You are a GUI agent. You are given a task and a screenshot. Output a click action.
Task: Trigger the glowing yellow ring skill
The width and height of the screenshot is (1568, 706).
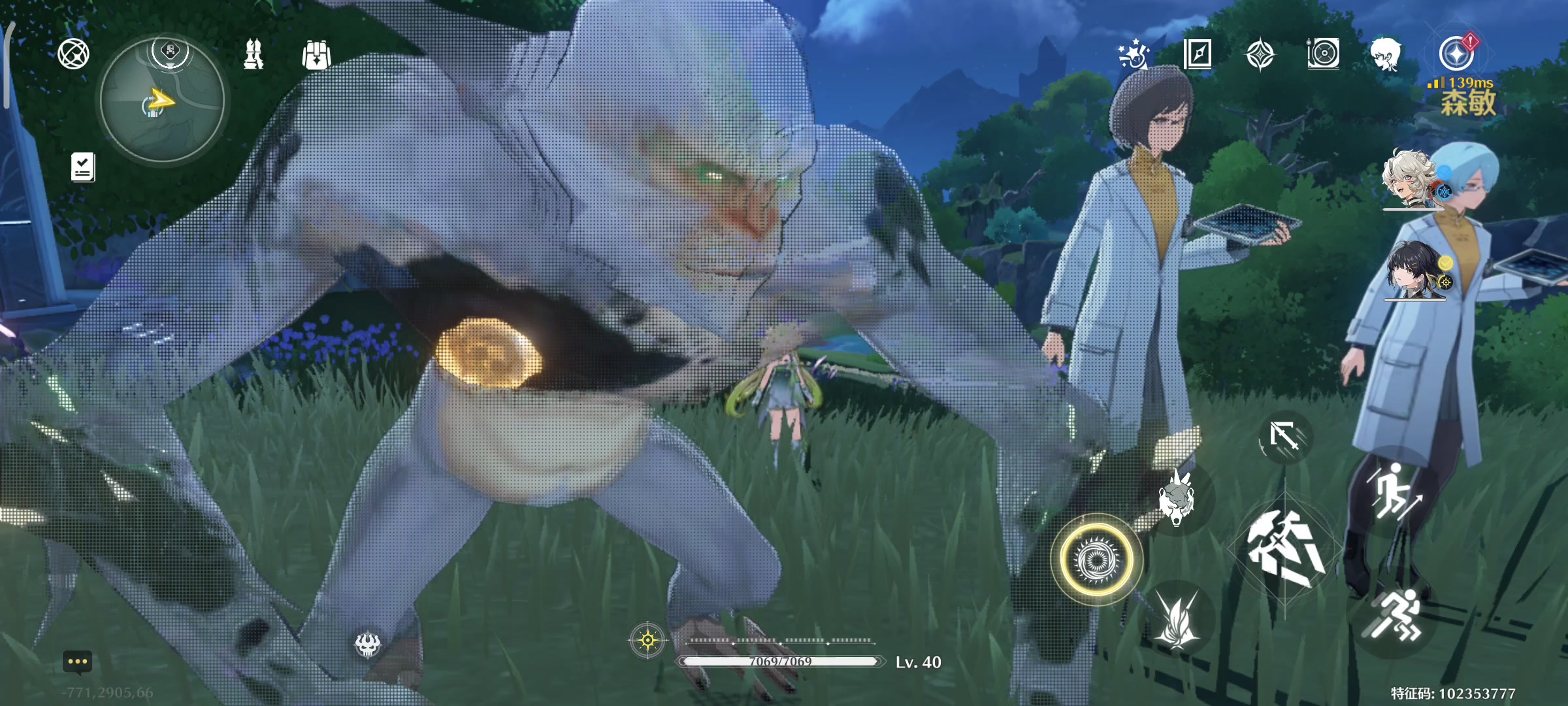pos(1097,560)
